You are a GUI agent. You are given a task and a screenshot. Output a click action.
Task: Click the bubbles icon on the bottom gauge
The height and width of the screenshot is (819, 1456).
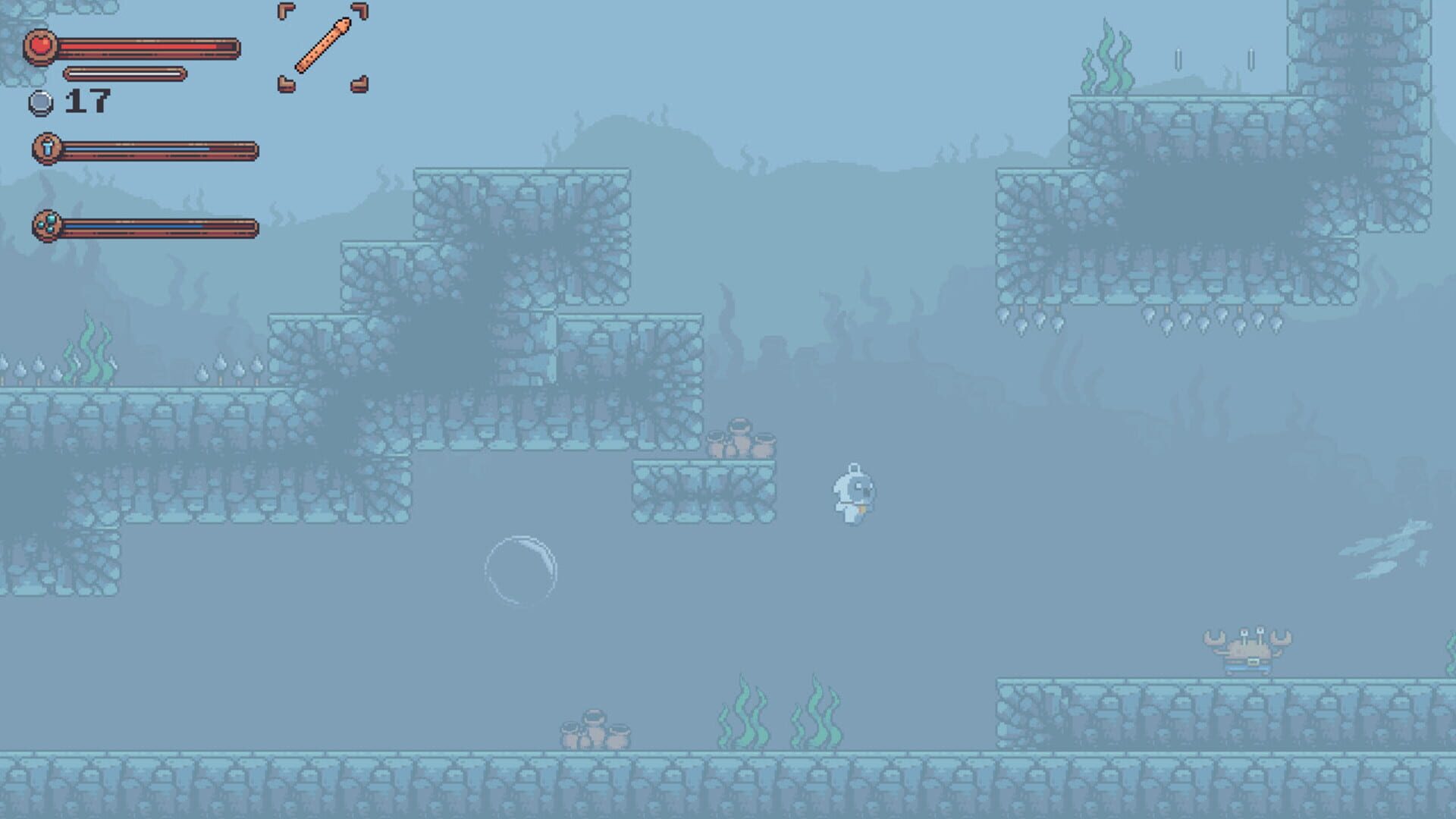point(47,224)
